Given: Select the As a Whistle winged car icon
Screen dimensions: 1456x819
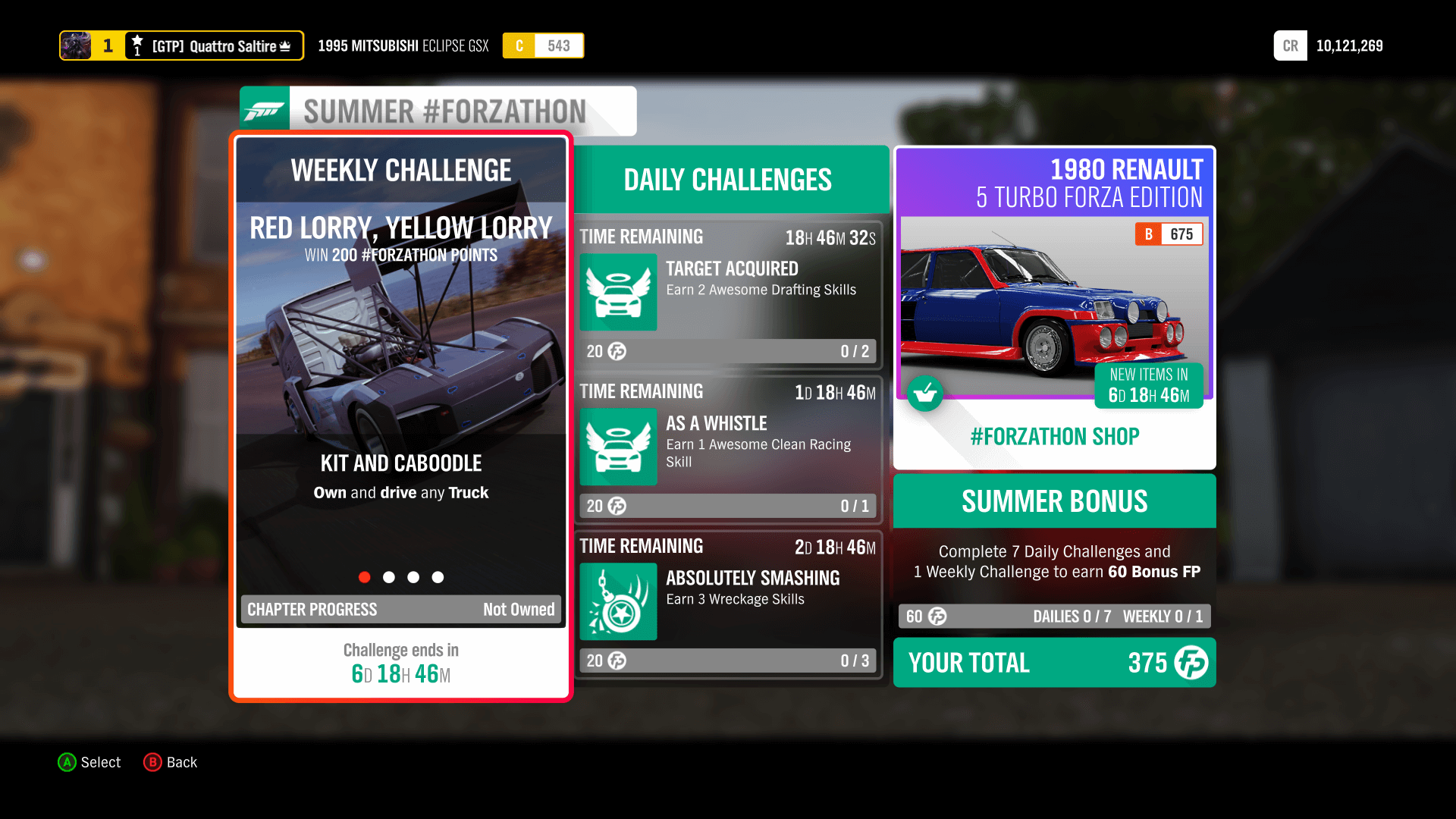Looking at the screenshot, I should point(618,447).
